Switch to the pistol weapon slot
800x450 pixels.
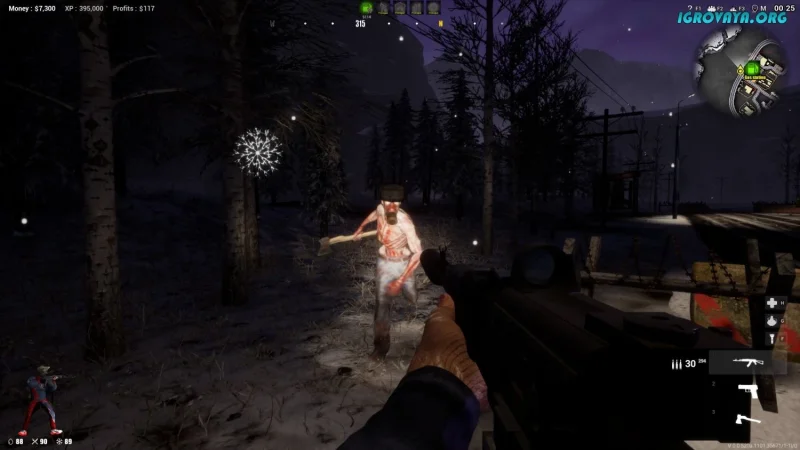coord(747,391)
